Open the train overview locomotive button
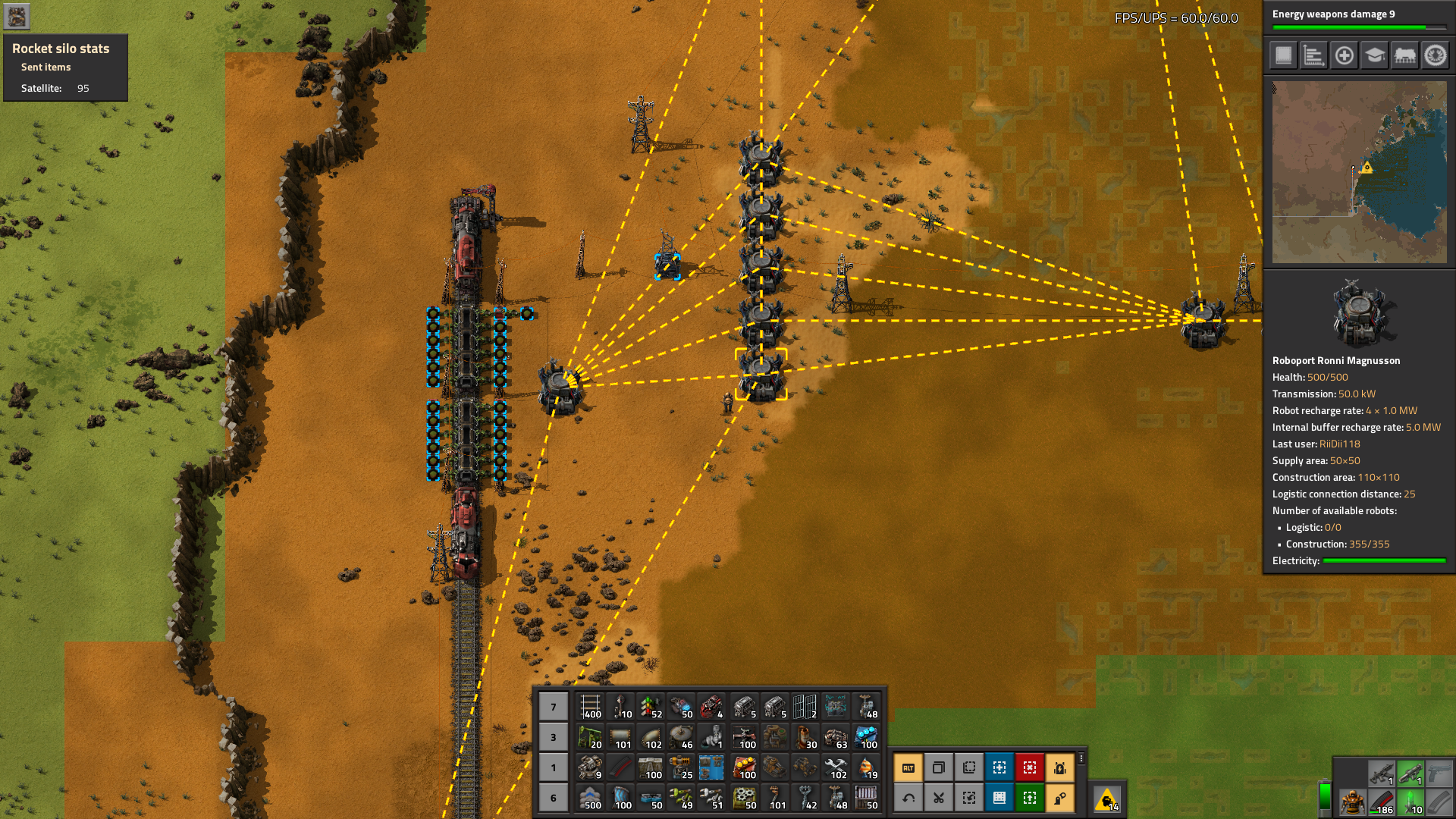This screenshot has width=1456, height=819. (x=1404, y=55)
